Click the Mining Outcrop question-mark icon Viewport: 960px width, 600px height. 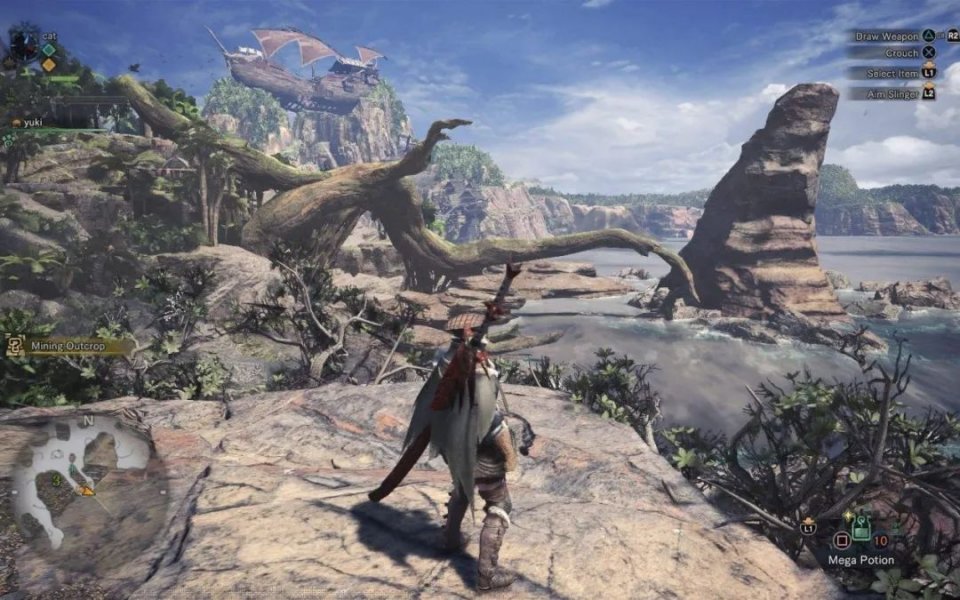pyautogui.click(x=16, y=346)
